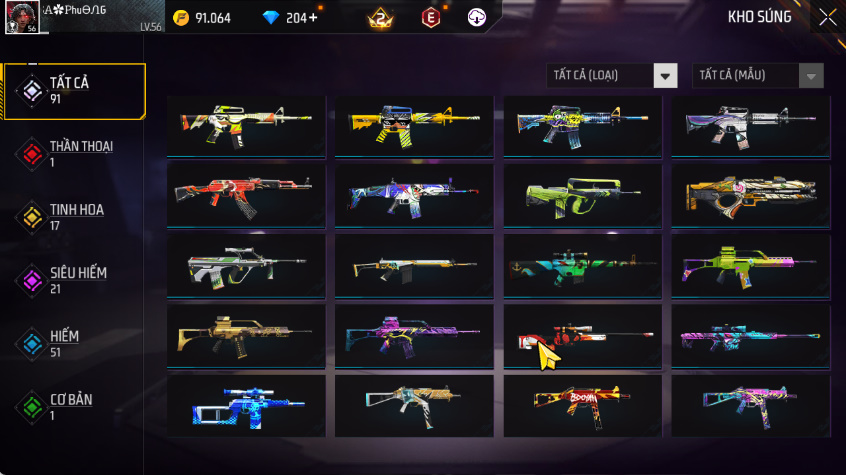Click the gold coin balance
The height and width of the screenshot is (475, 846).
tap(202, 18)
